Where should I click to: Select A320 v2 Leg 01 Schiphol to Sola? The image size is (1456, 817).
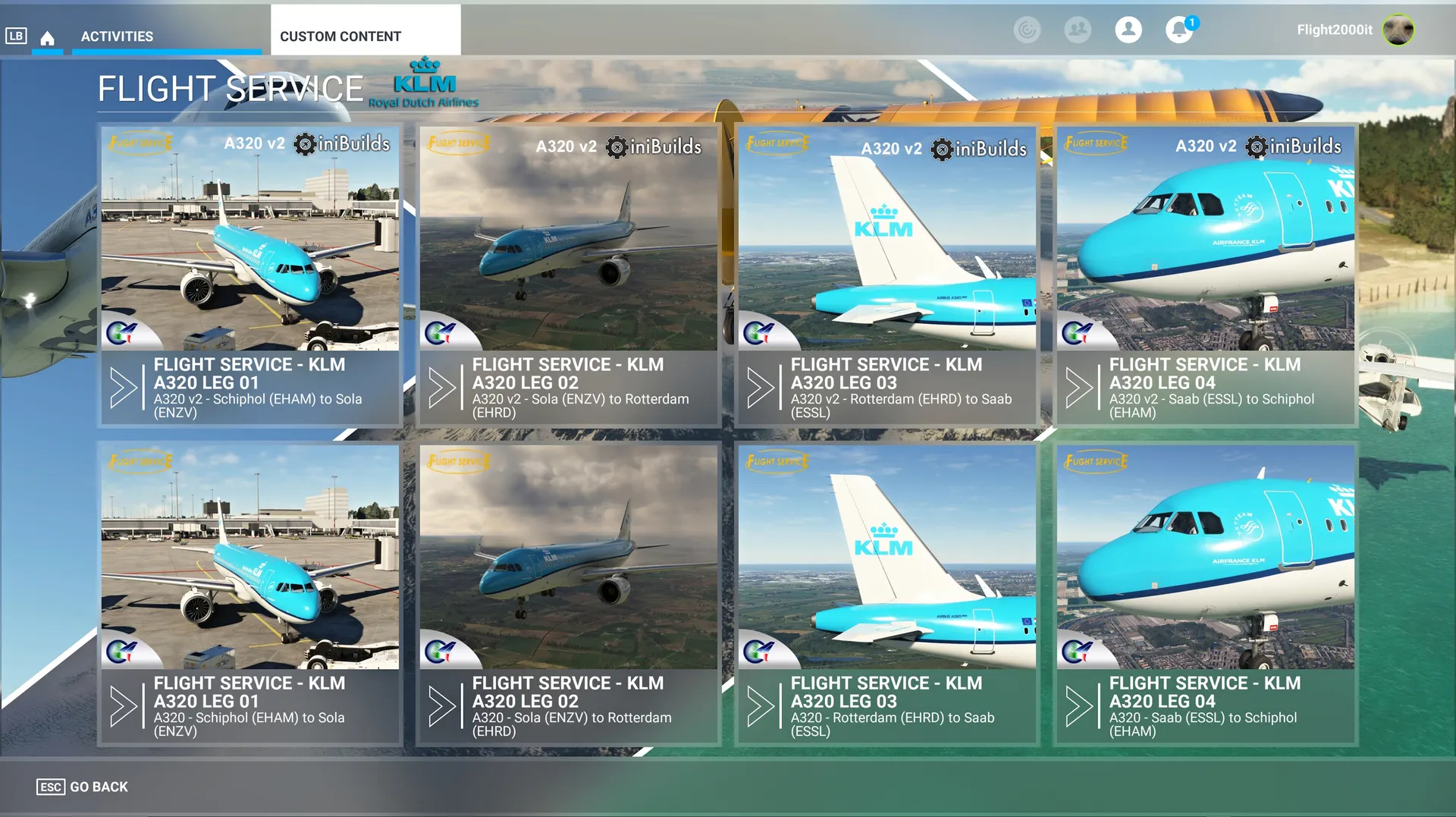coord(250,275)
